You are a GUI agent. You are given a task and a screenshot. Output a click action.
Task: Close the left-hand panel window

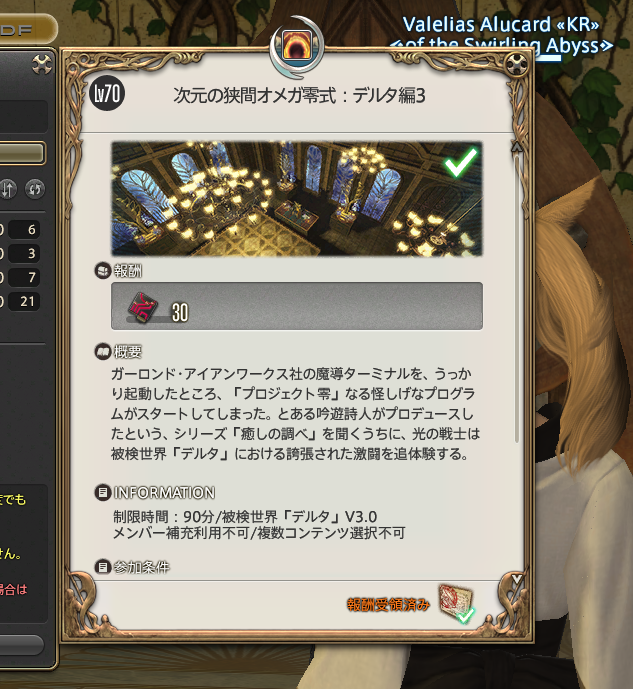41,66
